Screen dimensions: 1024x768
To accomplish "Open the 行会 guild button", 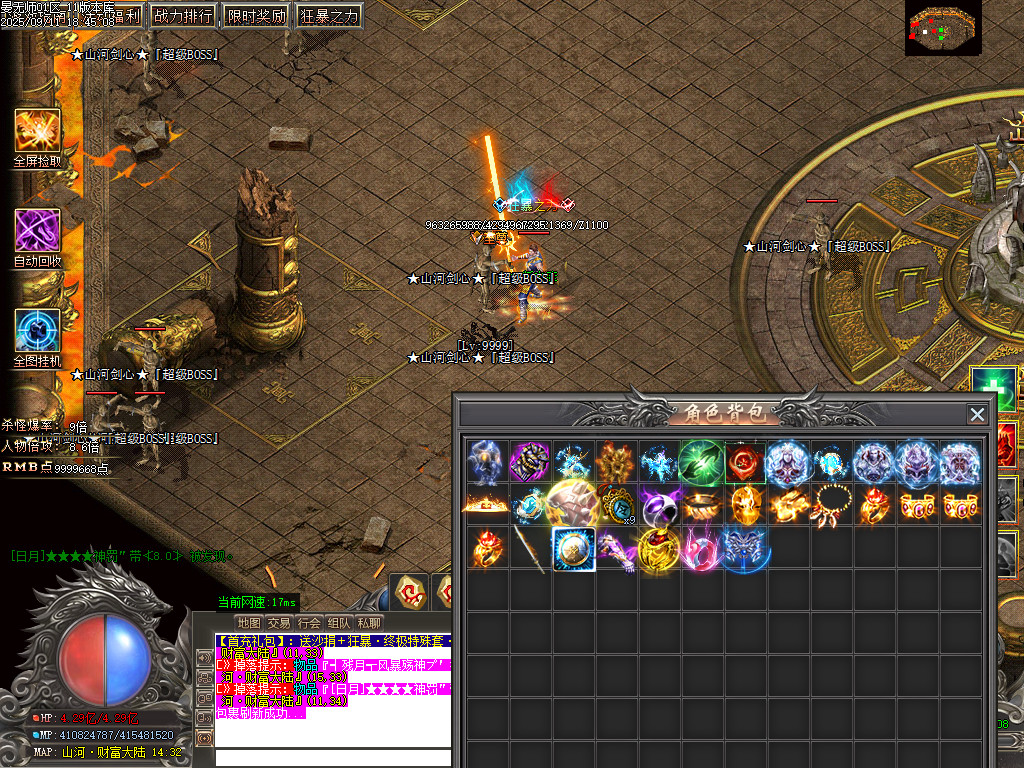I will click(309, 623).
